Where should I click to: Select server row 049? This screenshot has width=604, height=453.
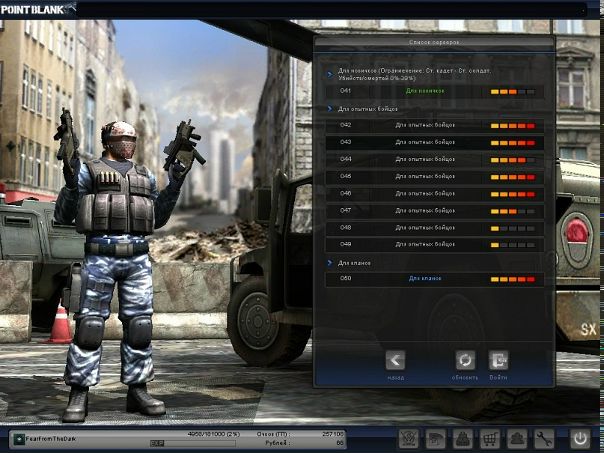tap(431, 244)
